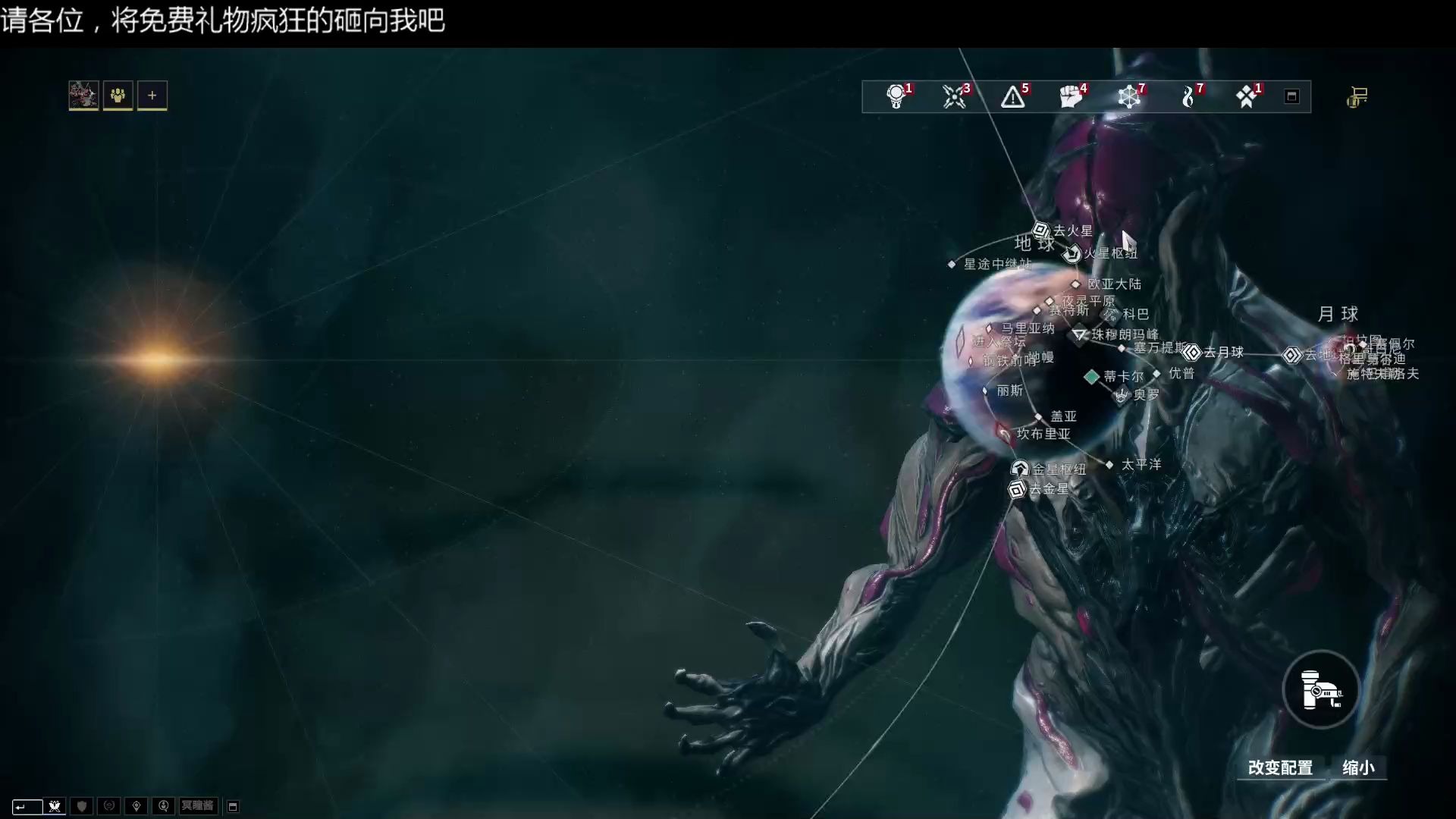
Task: Toggle the chat window minimize box bottom left
Action: pos(234,806)
